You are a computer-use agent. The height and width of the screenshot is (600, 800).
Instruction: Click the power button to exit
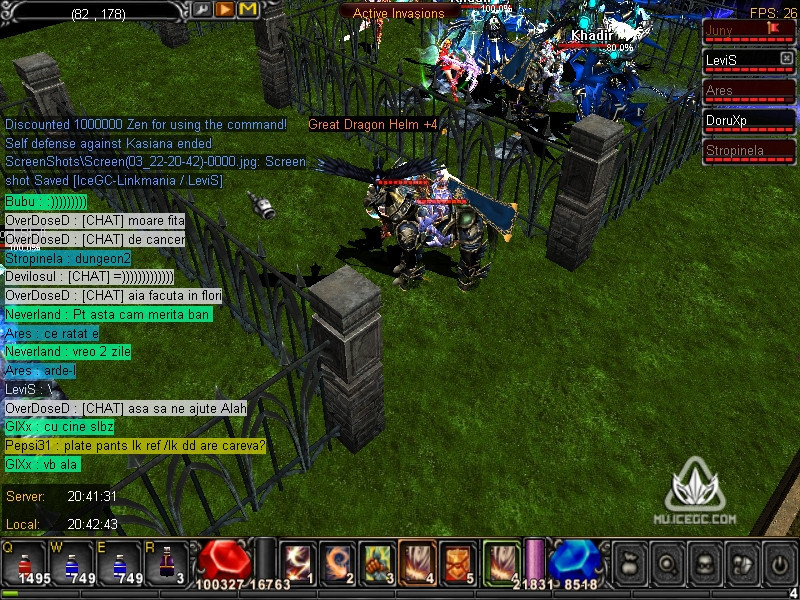point(777,562)
